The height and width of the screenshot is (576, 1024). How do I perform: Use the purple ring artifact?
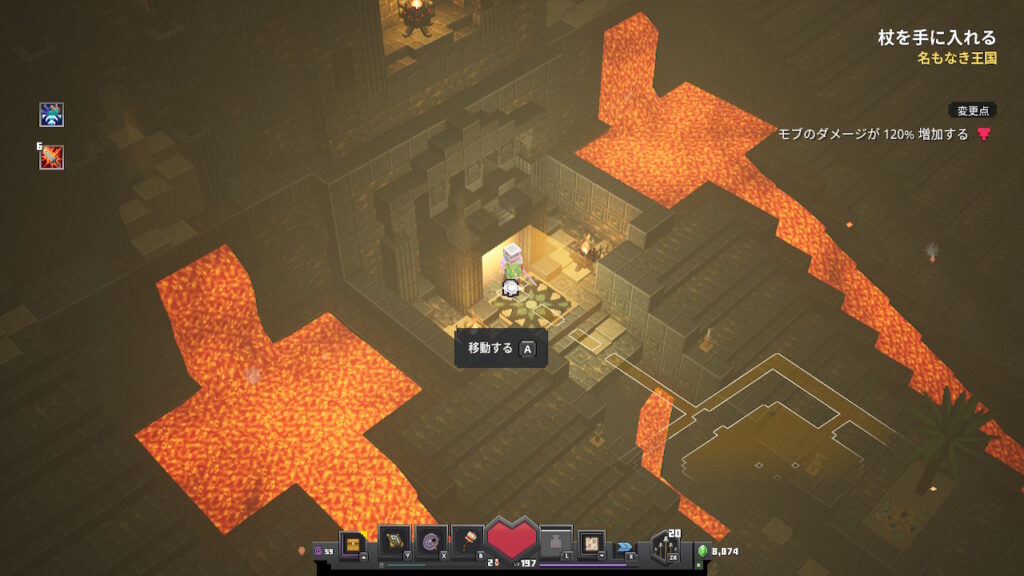(431, 541)
